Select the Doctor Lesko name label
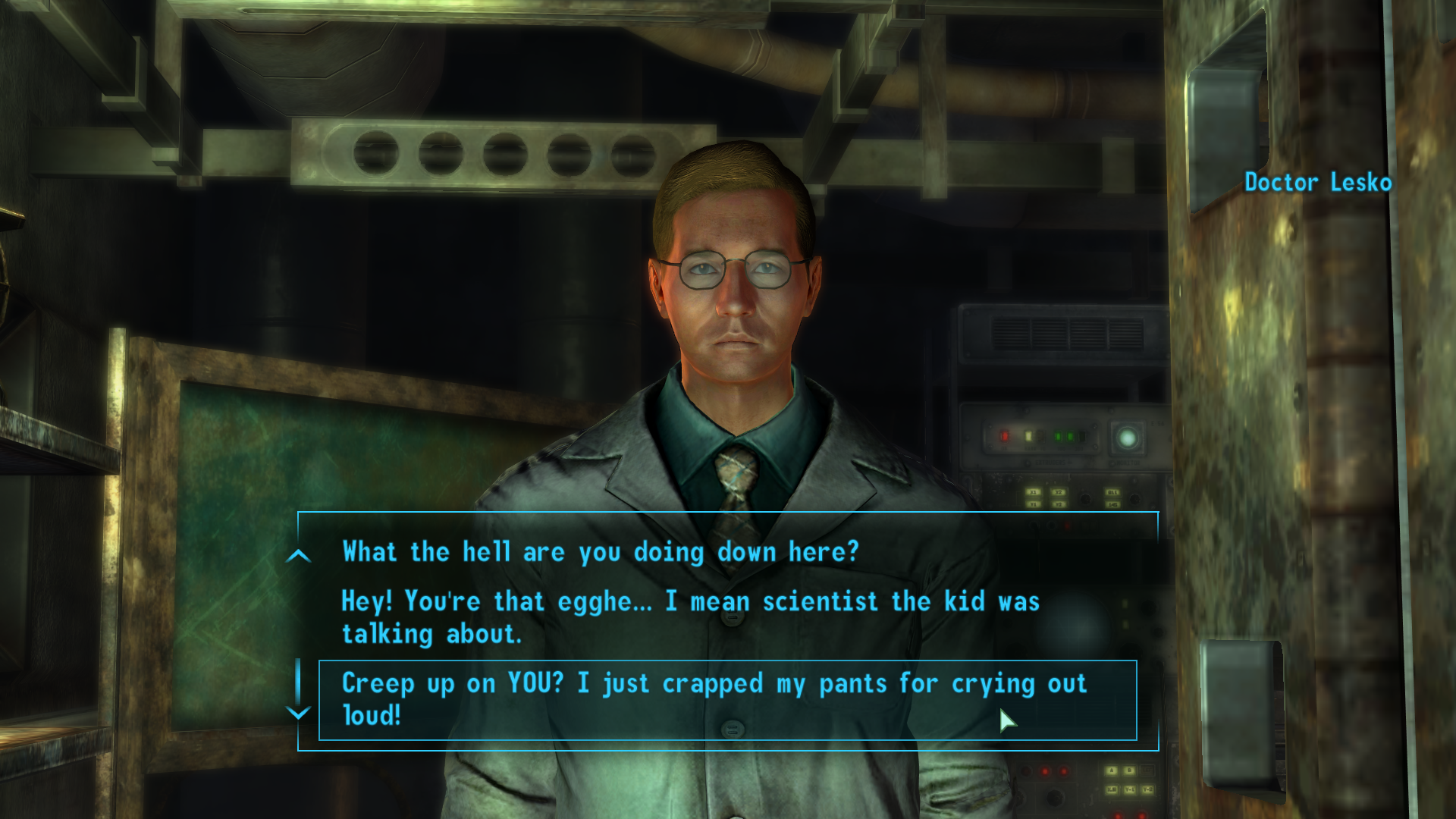The width and height of the screenshot is (1456, 819). pyautogui.click(x=1317, y=182)
